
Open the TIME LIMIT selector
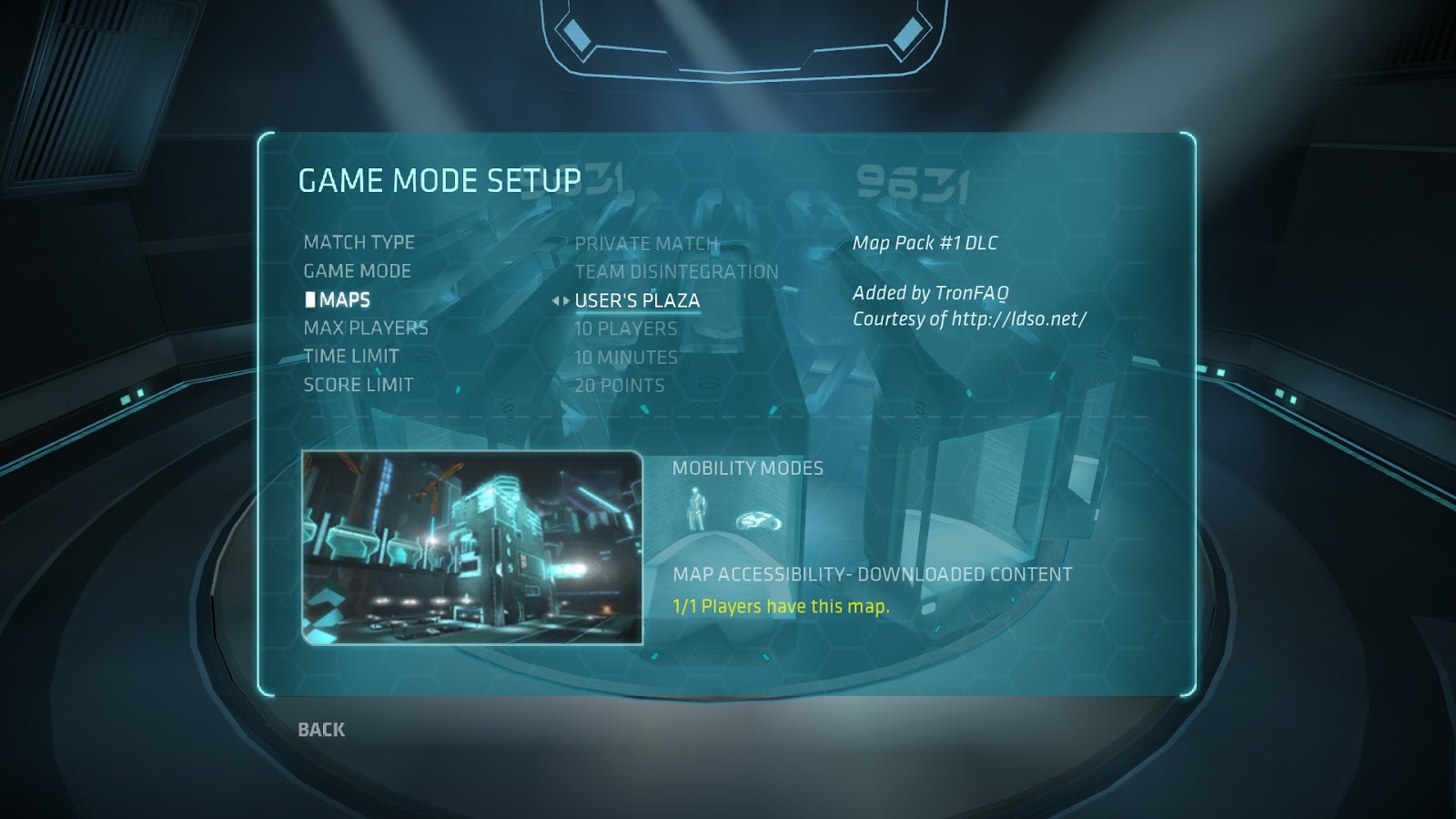coord(350,356)
